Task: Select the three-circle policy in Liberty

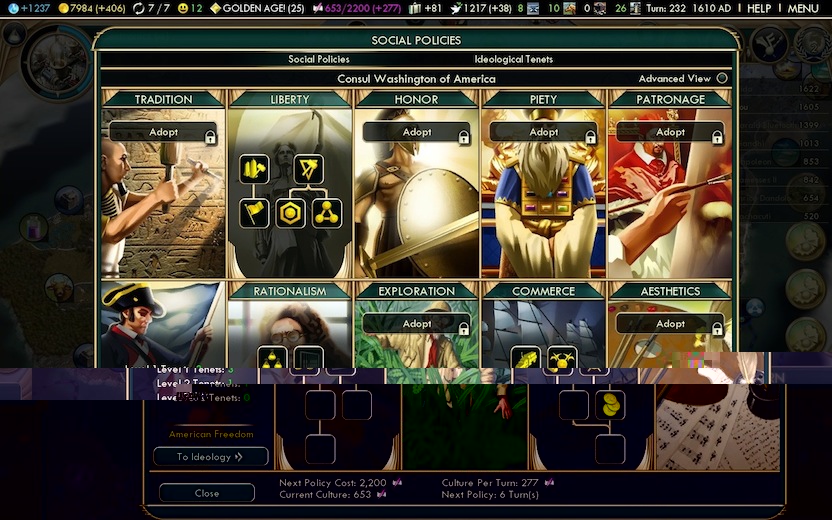Action: point(326,213)
